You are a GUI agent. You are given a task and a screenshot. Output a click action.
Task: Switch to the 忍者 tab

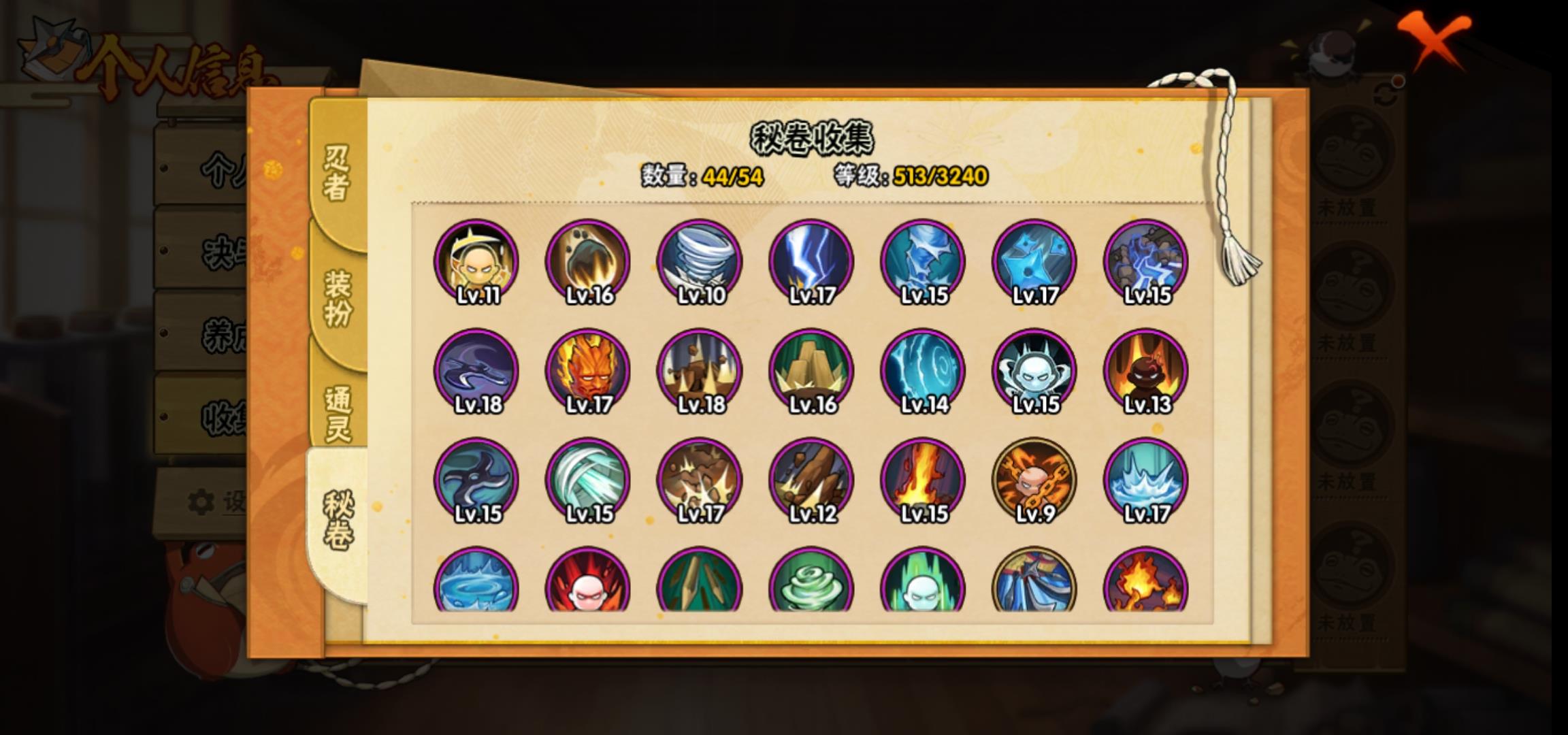tap(337, 174)
